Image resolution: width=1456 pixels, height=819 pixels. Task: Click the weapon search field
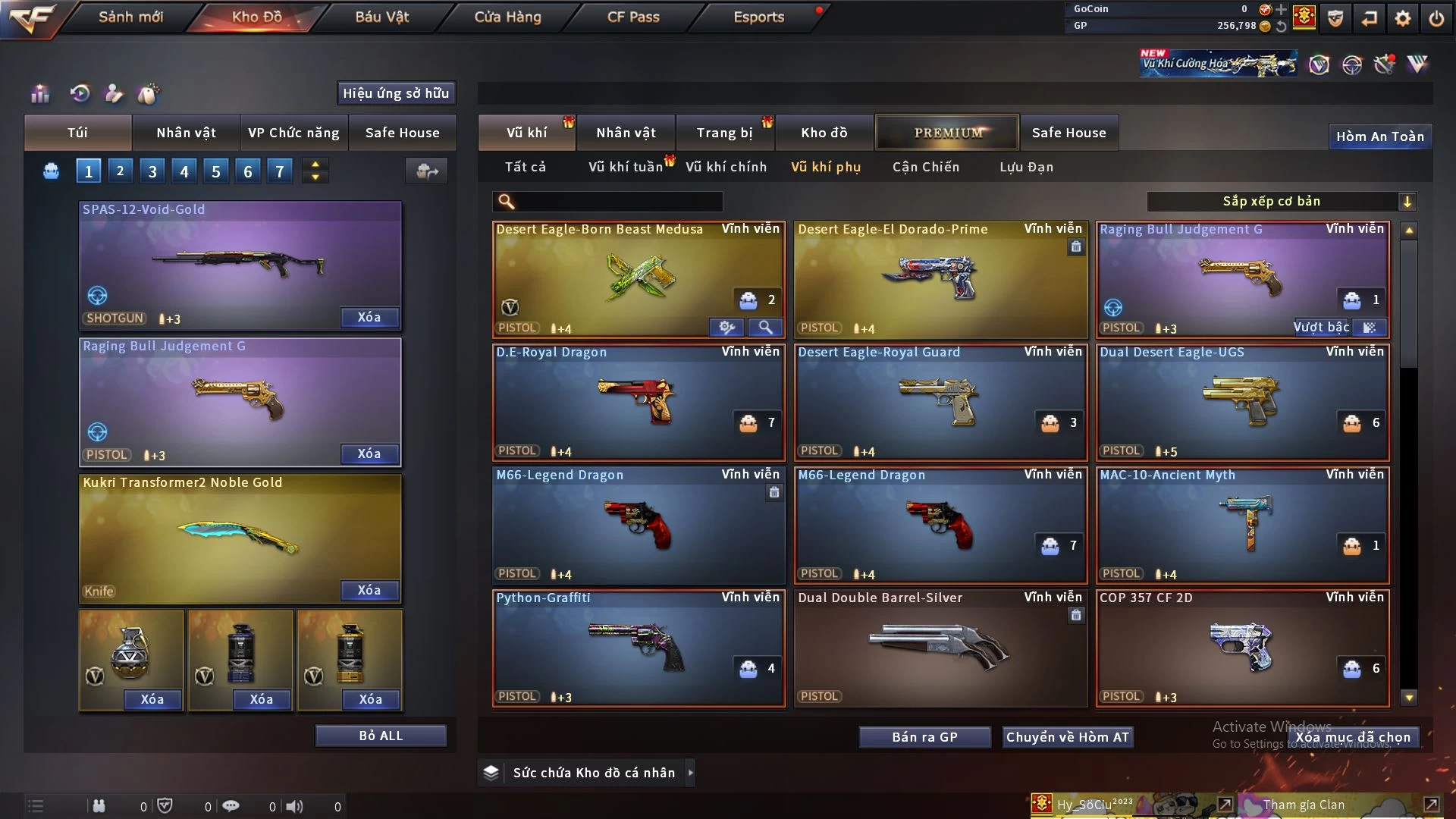(618, 201)
